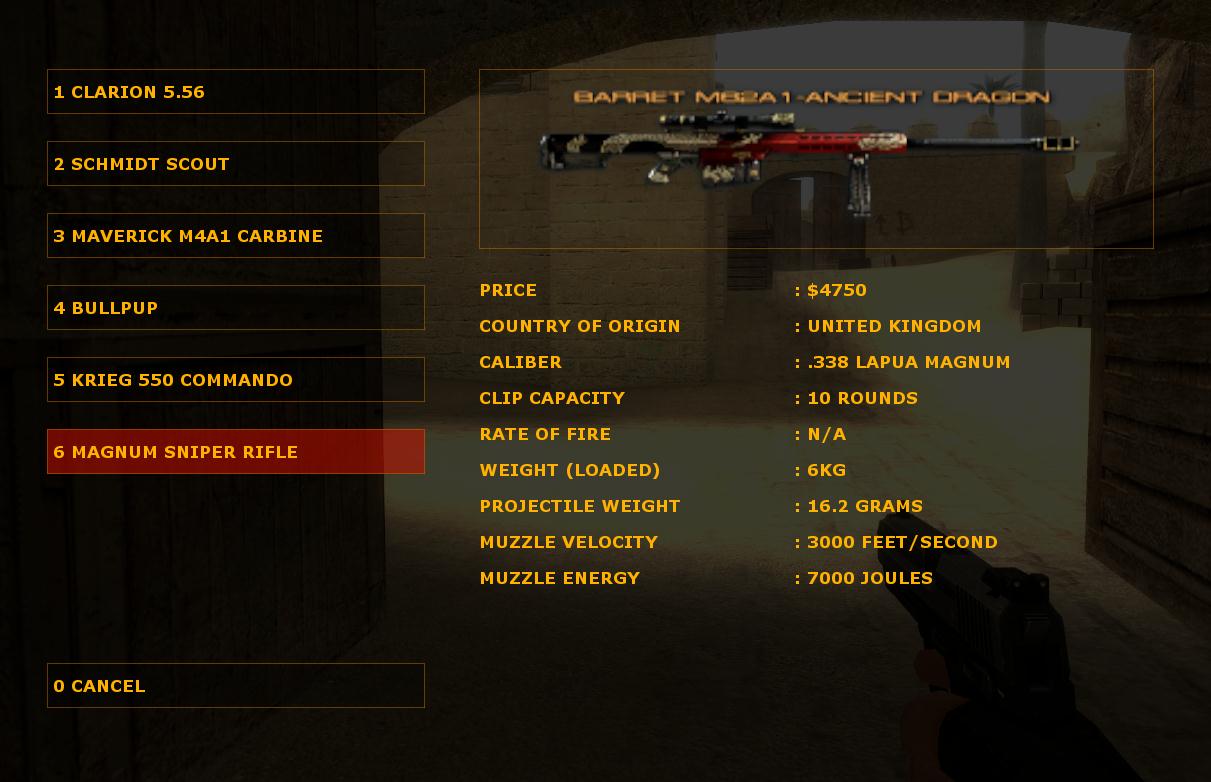
Task: Pick the Bullpup rifle option
Action: 235,308
